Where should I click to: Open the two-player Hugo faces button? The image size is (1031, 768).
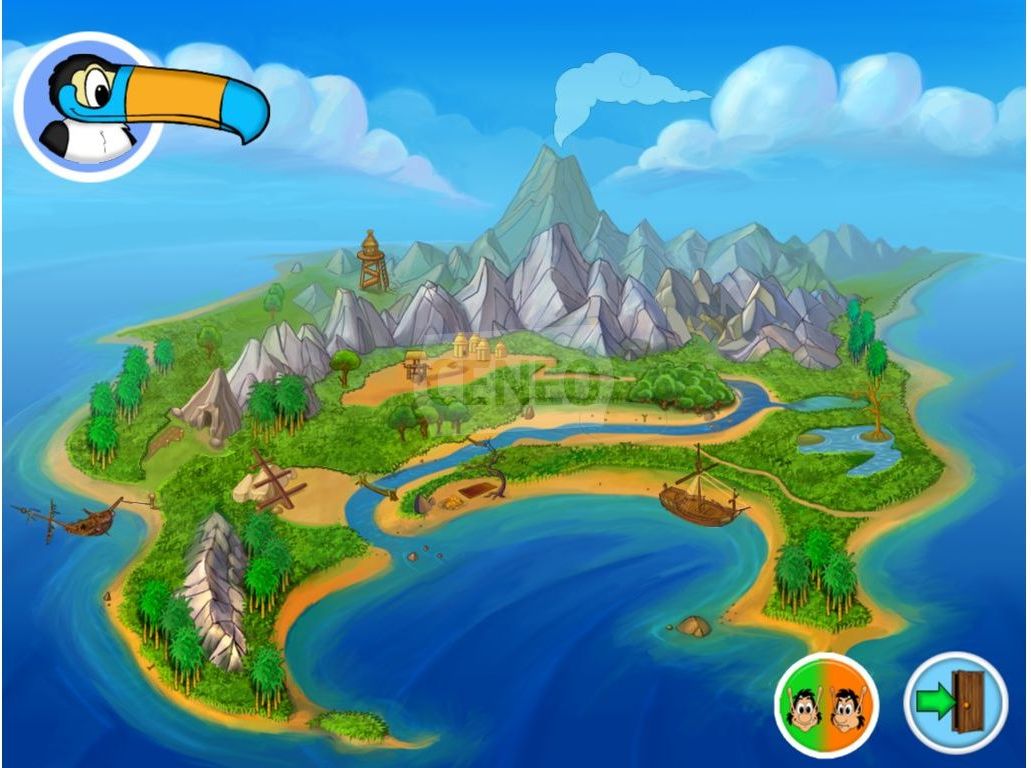pos(826,703)
